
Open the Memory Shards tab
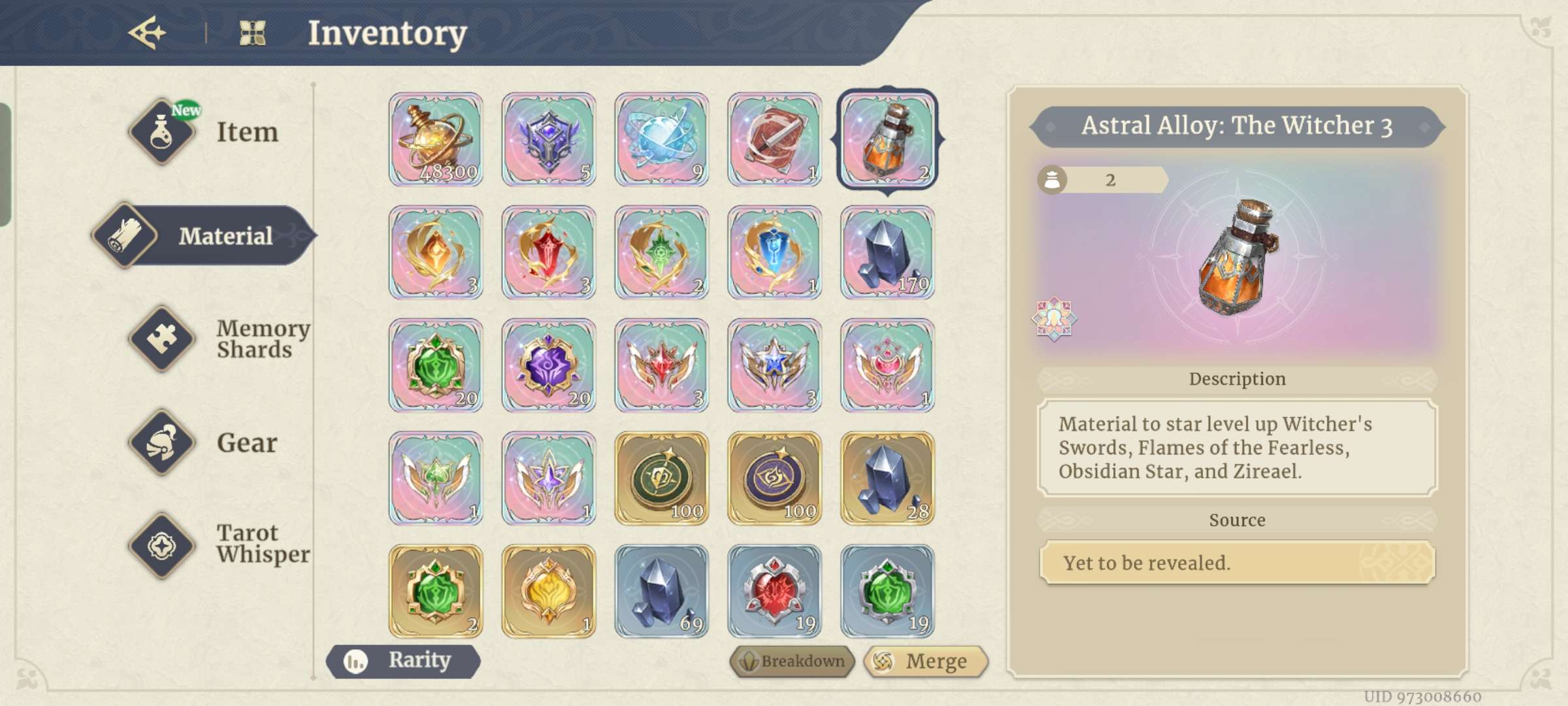219,339
